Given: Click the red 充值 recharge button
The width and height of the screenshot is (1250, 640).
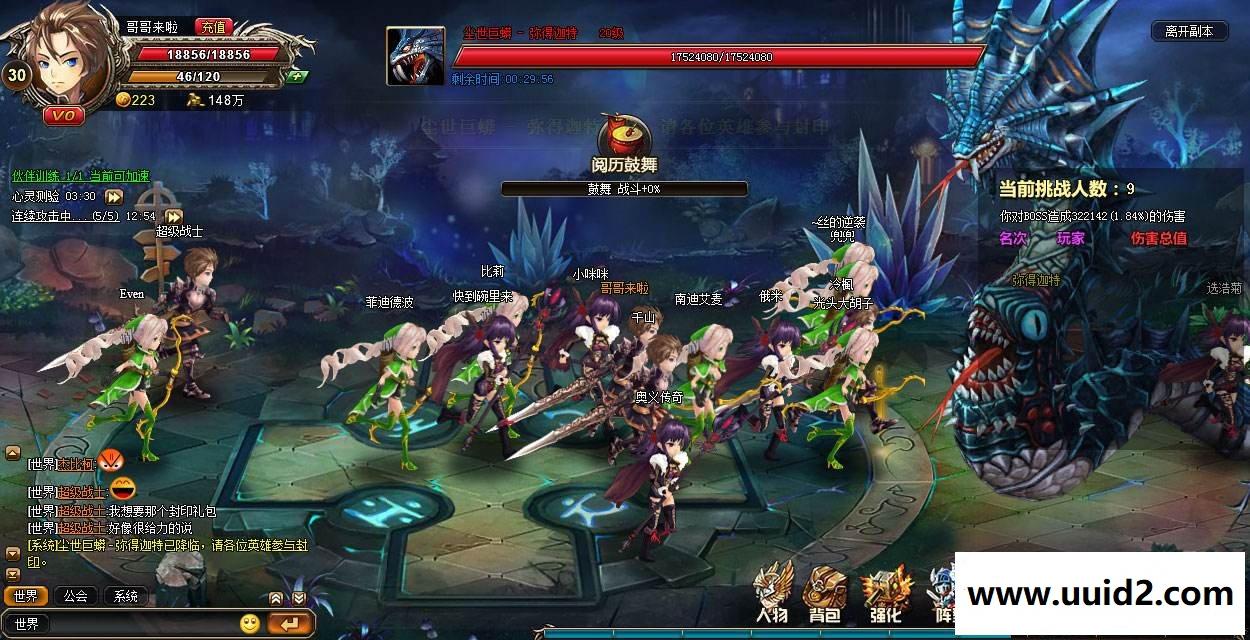Looking at the screenshot, I should pyautogui.click(x=212, y=28).
